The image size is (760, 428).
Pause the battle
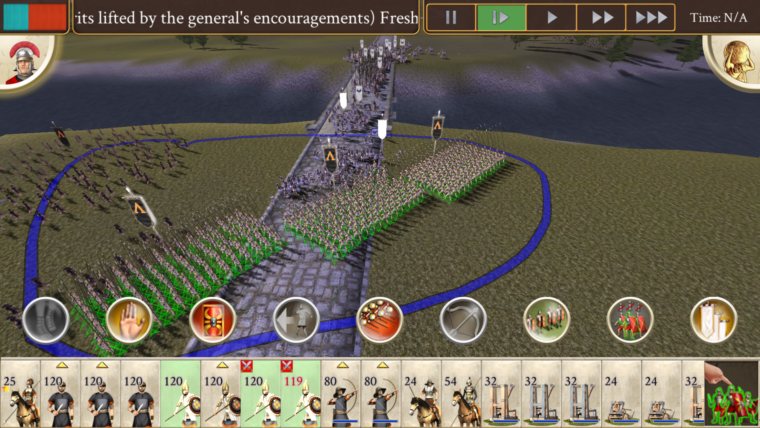click(451, 17)
